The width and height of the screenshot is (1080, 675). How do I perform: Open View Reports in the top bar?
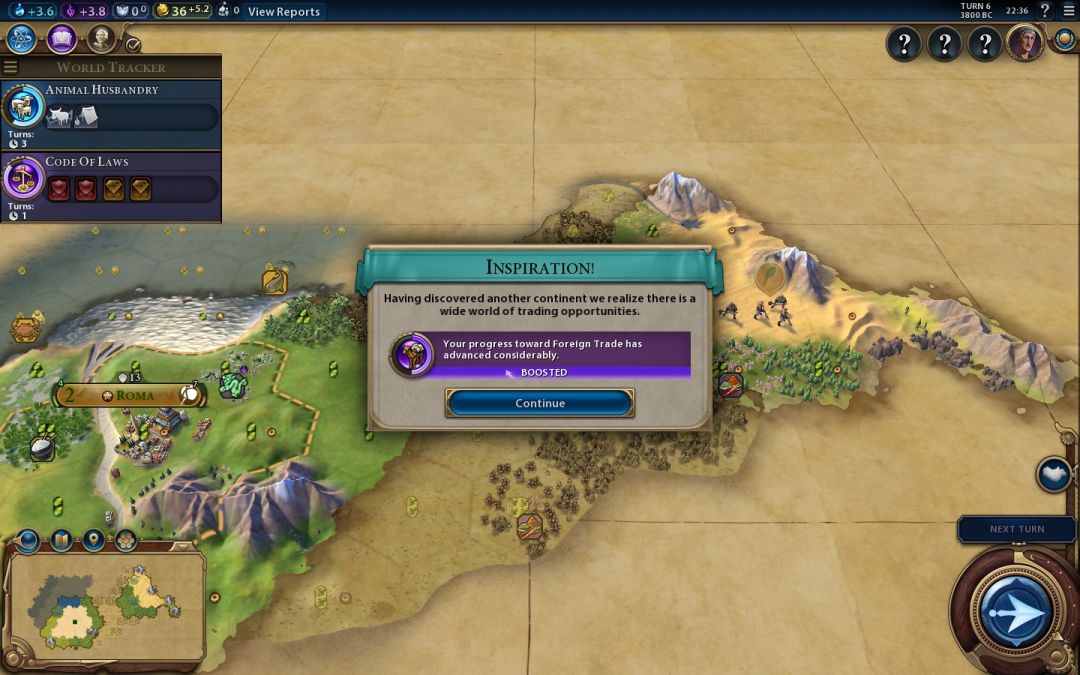tap(284, 12)
